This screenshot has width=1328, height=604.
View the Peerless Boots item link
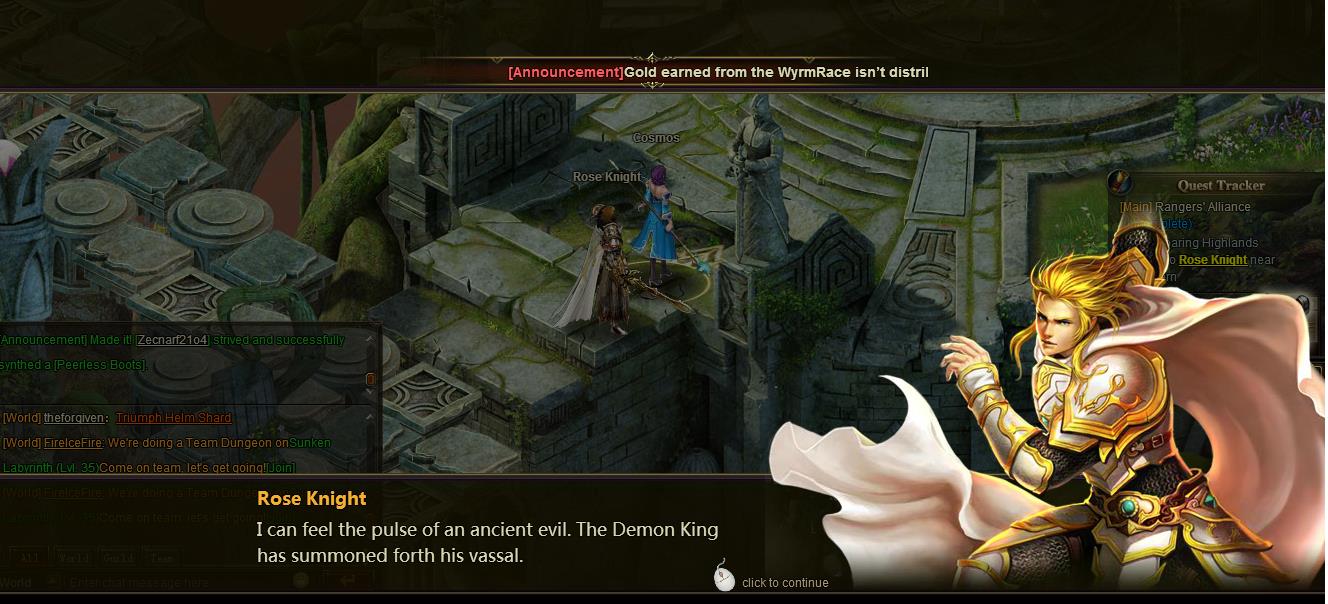click(x=99, y=365)
